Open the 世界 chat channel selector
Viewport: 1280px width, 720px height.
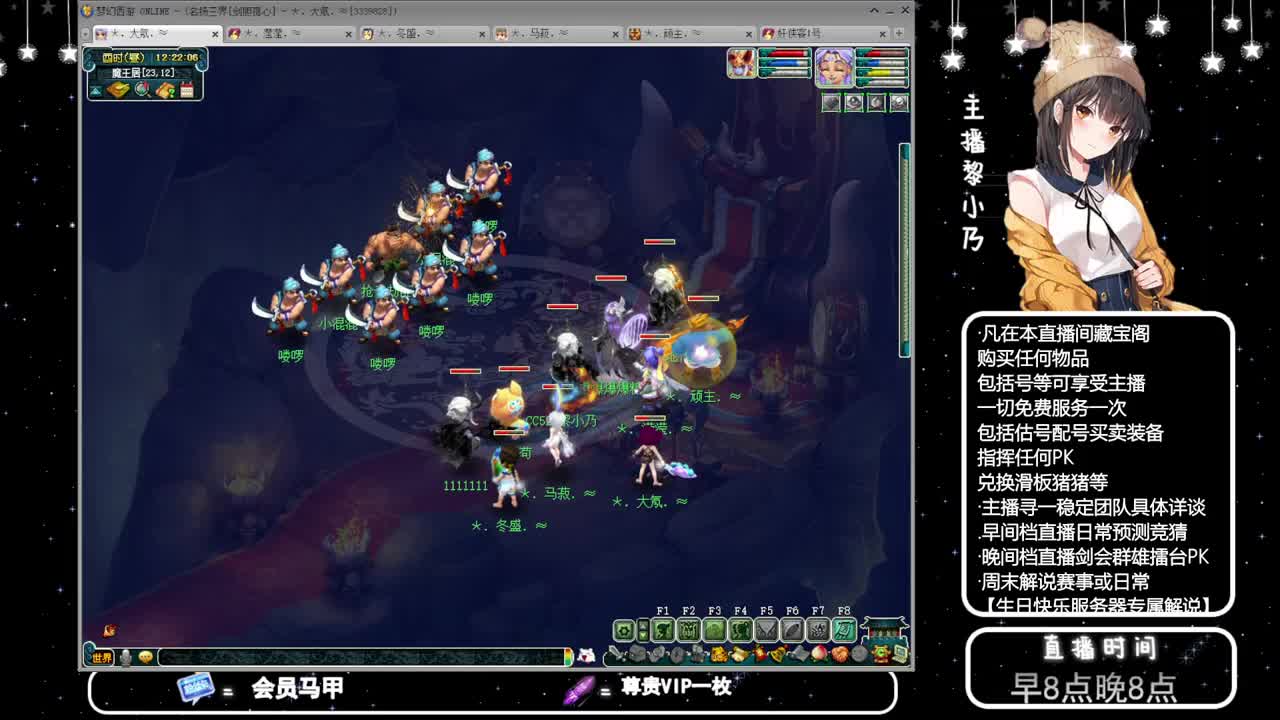click(101, 657)
